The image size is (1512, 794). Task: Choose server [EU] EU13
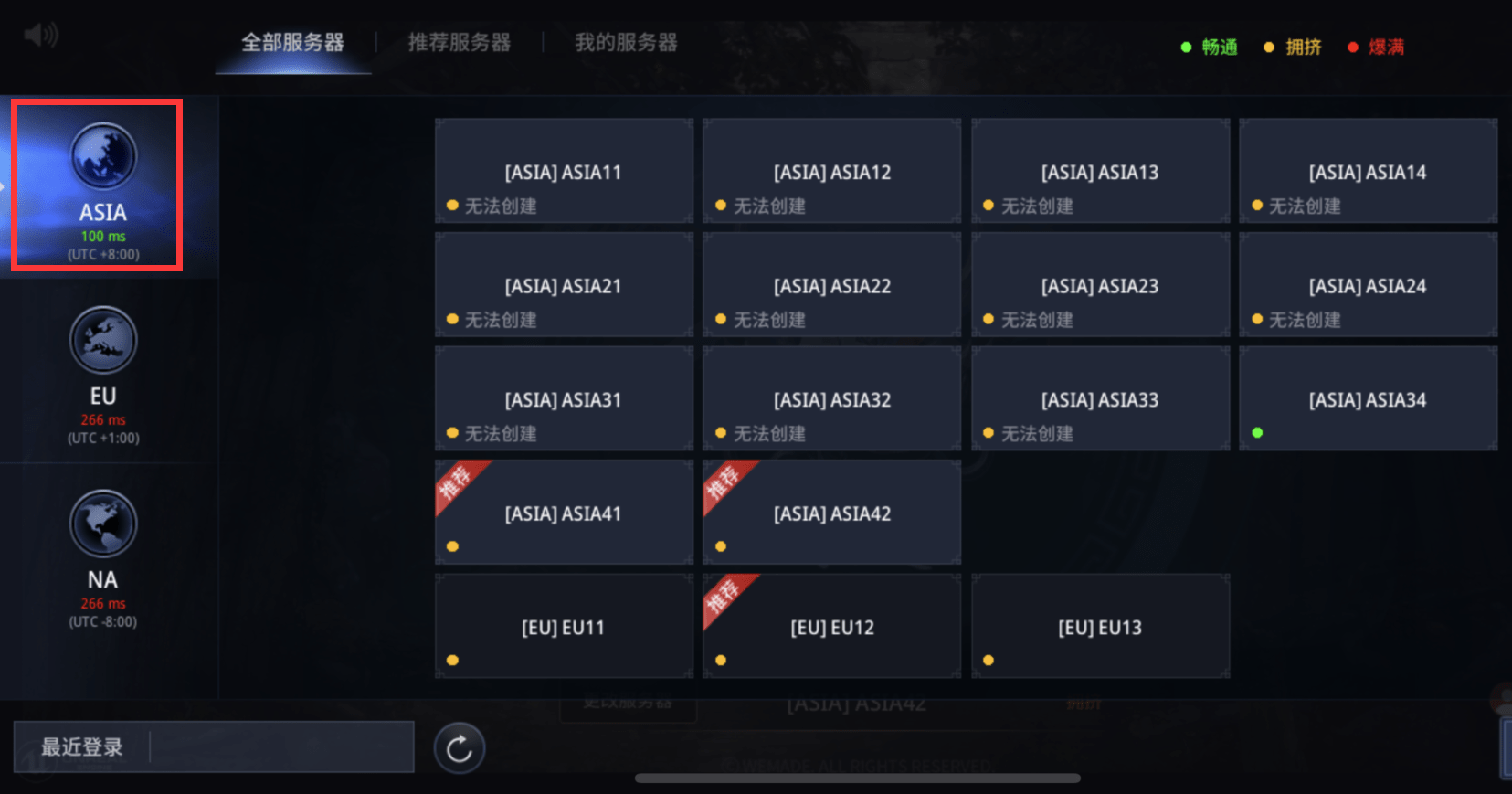(1100, 627)
